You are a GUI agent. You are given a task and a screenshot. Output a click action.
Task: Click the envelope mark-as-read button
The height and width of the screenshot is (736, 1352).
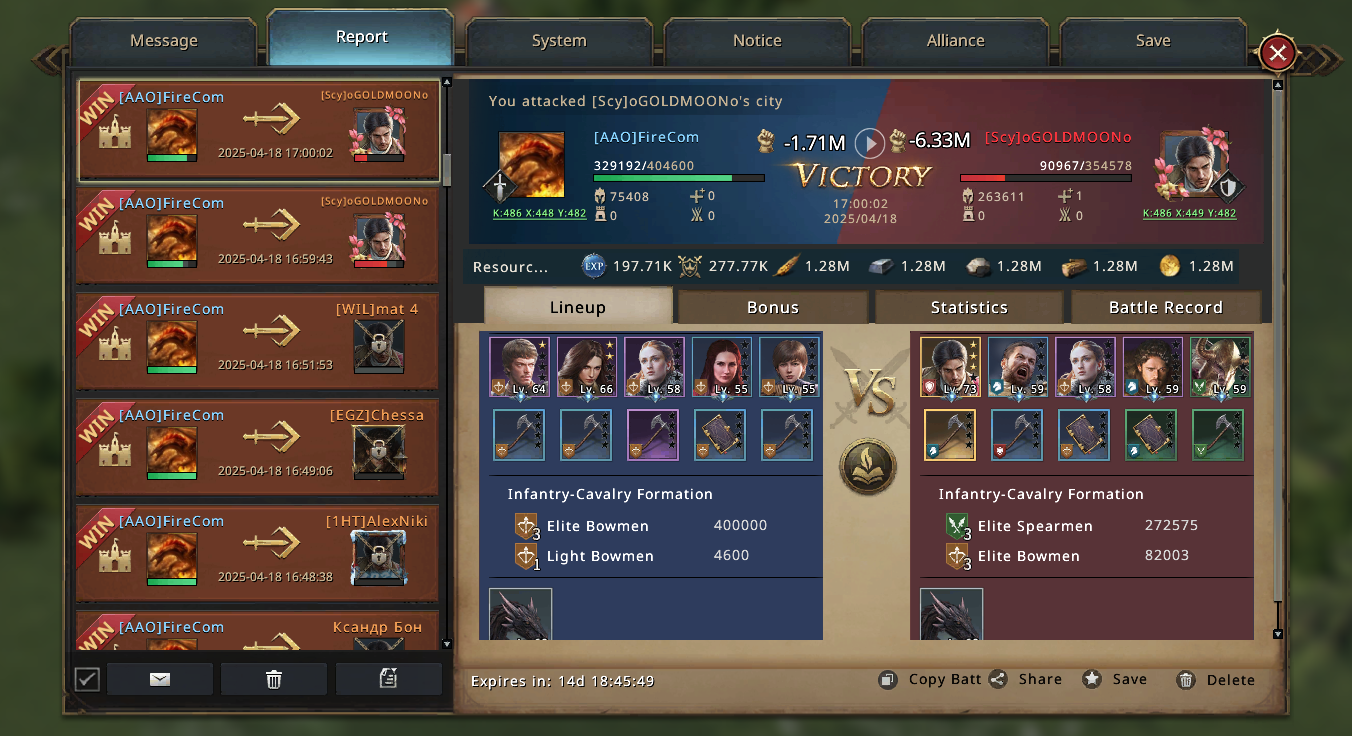click(x=160, y=679)
